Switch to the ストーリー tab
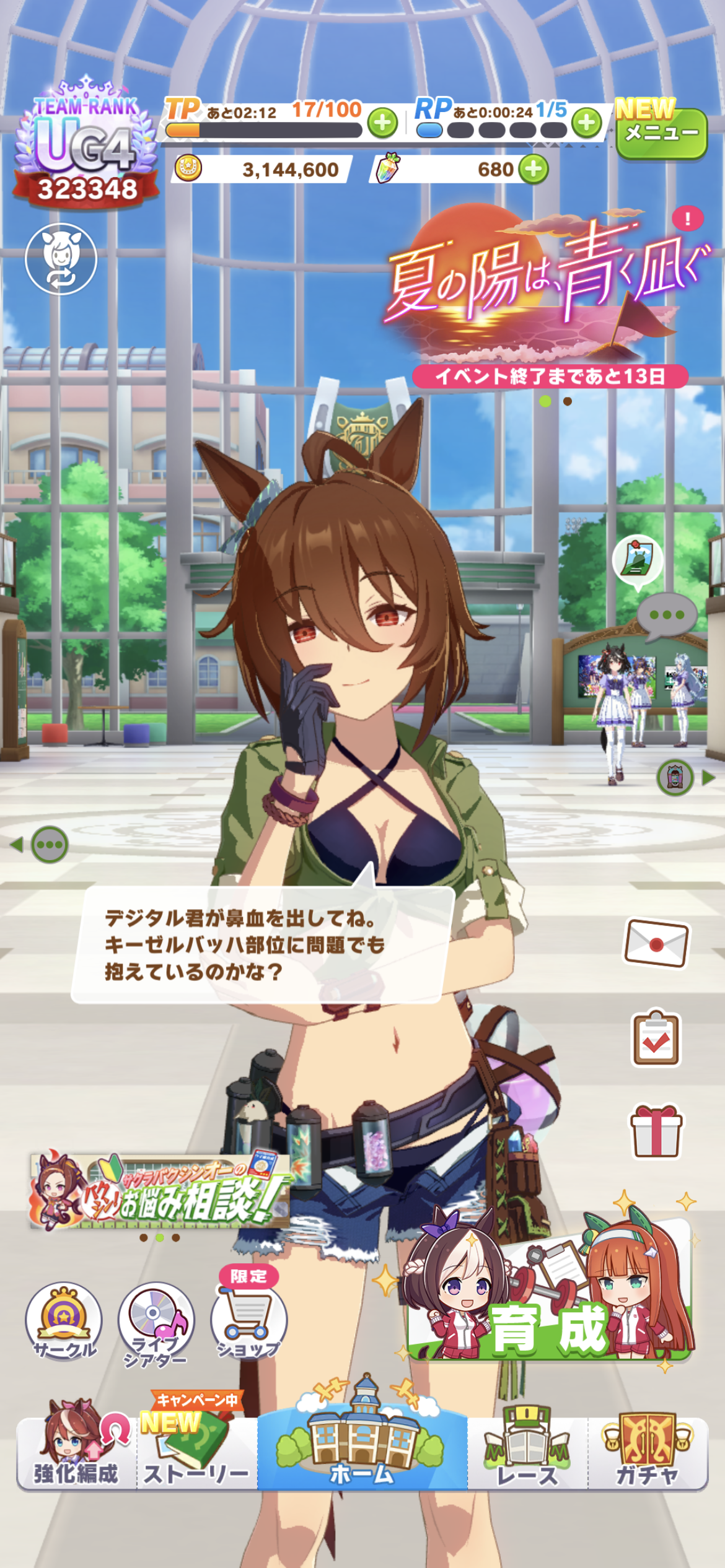725x1568 pixels. click(196, 1453)
